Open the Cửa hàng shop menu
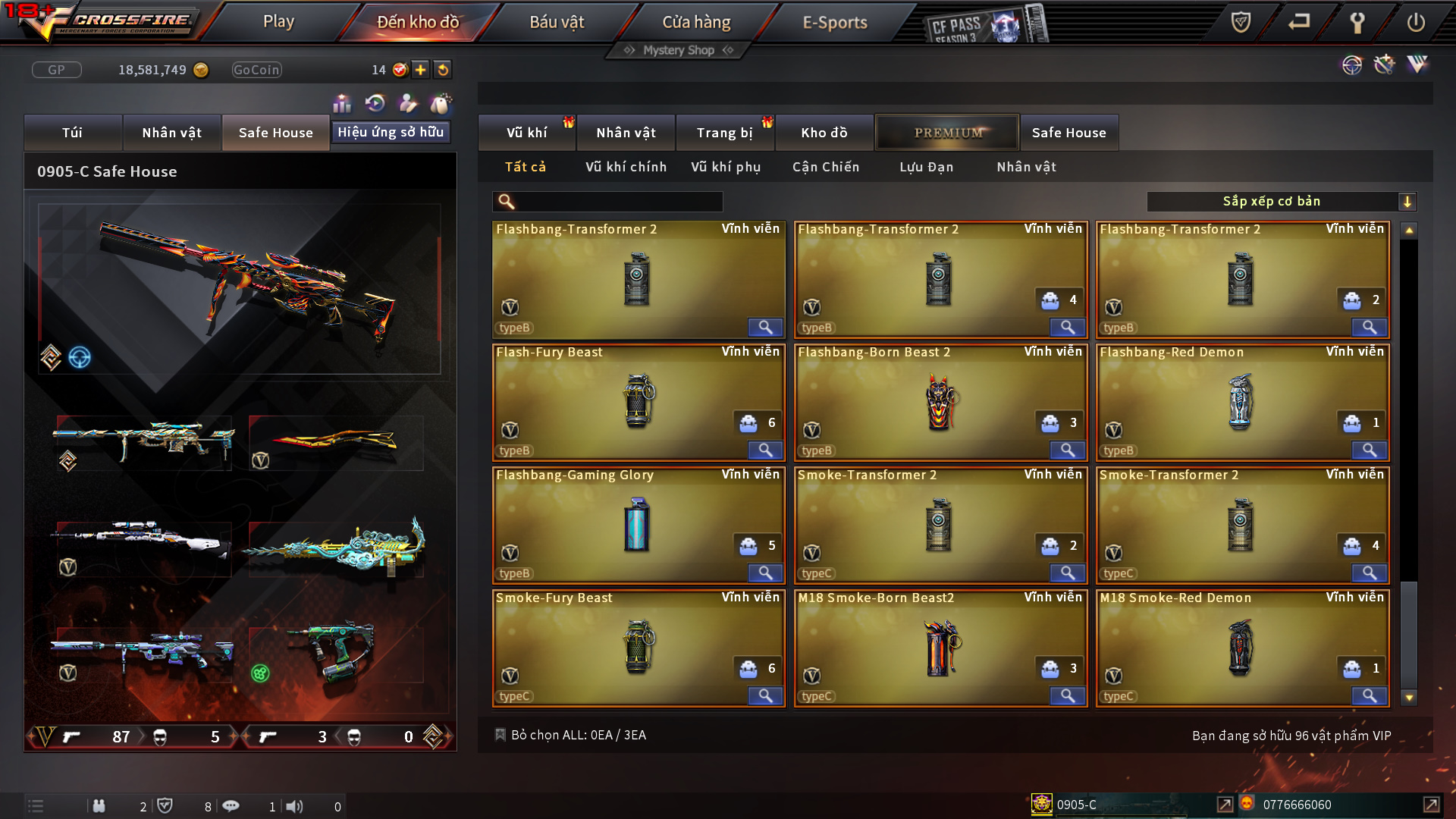The width and height of the screenshot is (1456, 819). pyautogui.click(x=696, y=22)
